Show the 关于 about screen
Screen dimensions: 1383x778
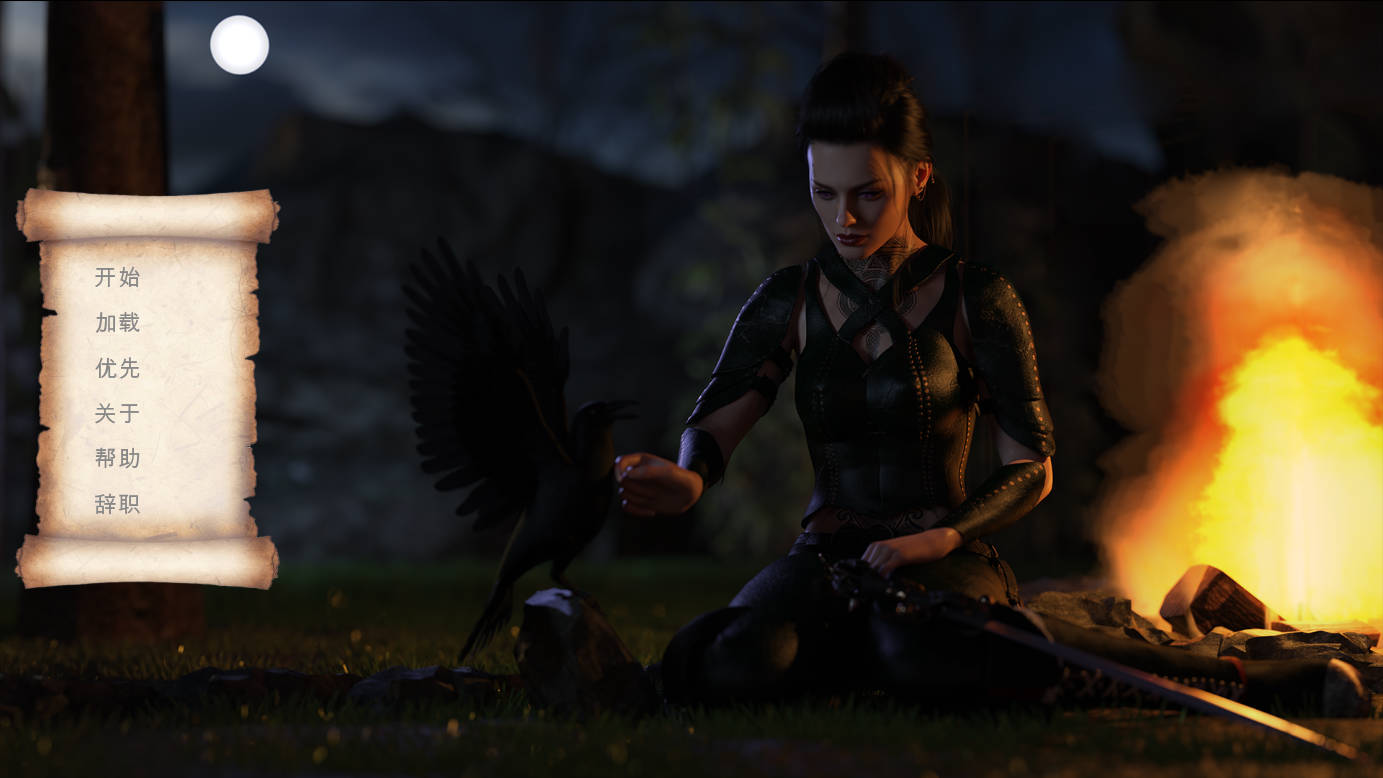(x=117, y=413)
